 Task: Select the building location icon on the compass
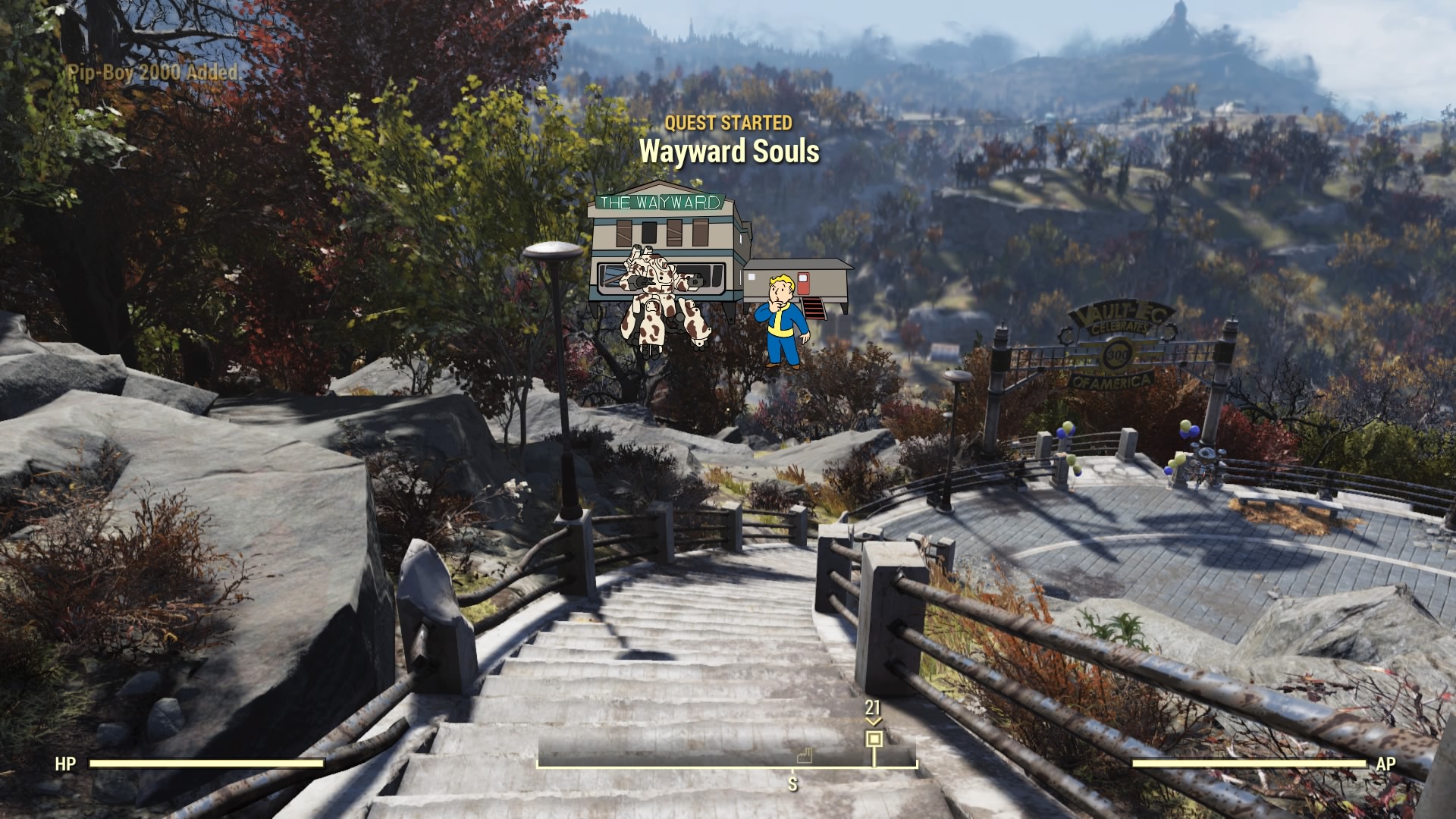pyautogui.click(x=804, y=755)
